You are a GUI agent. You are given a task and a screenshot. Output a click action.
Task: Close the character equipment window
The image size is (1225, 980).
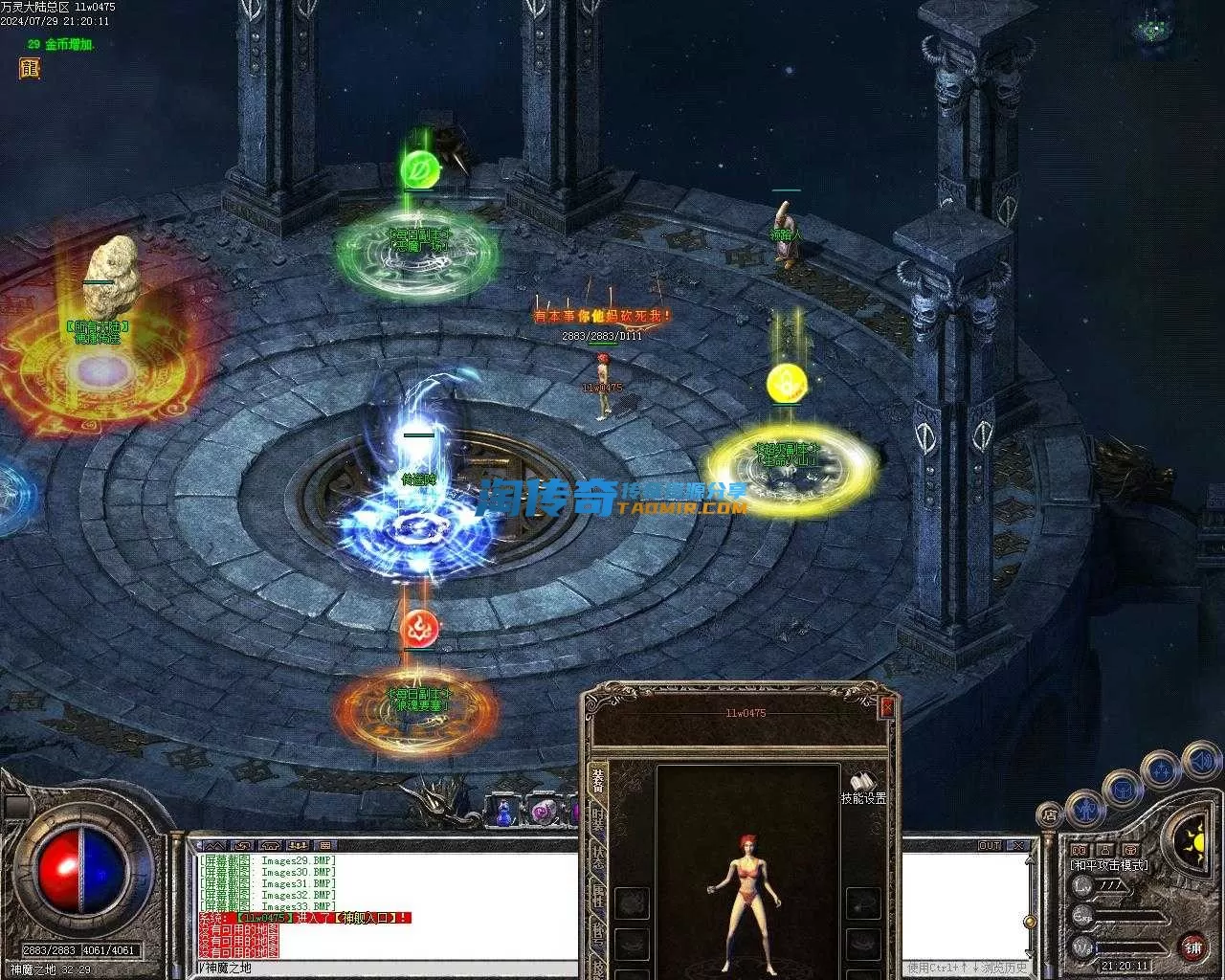pos(887,707)
